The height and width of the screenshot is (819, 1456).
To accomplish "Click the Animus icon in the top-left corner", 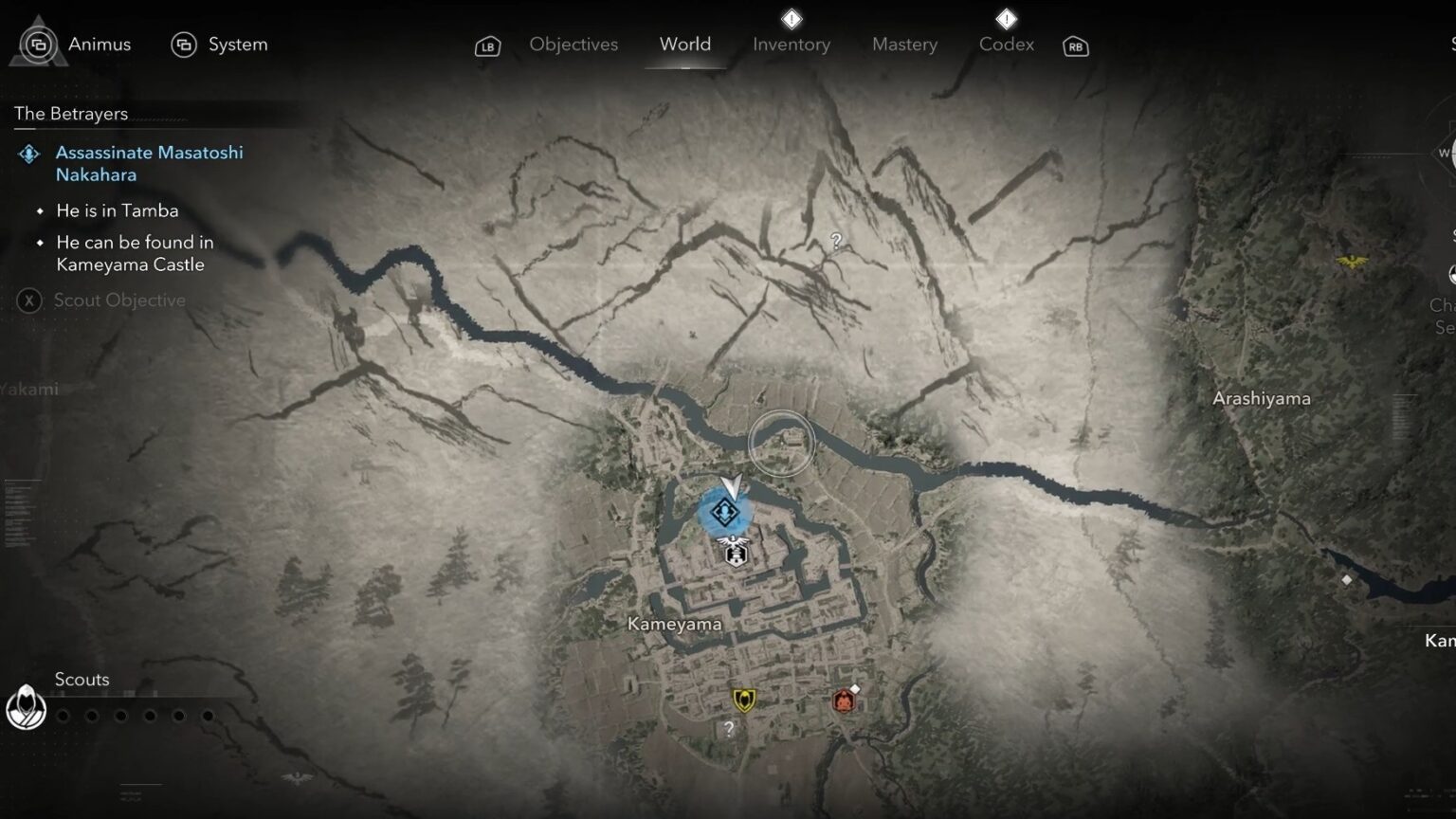I will (x=39, y=43).
